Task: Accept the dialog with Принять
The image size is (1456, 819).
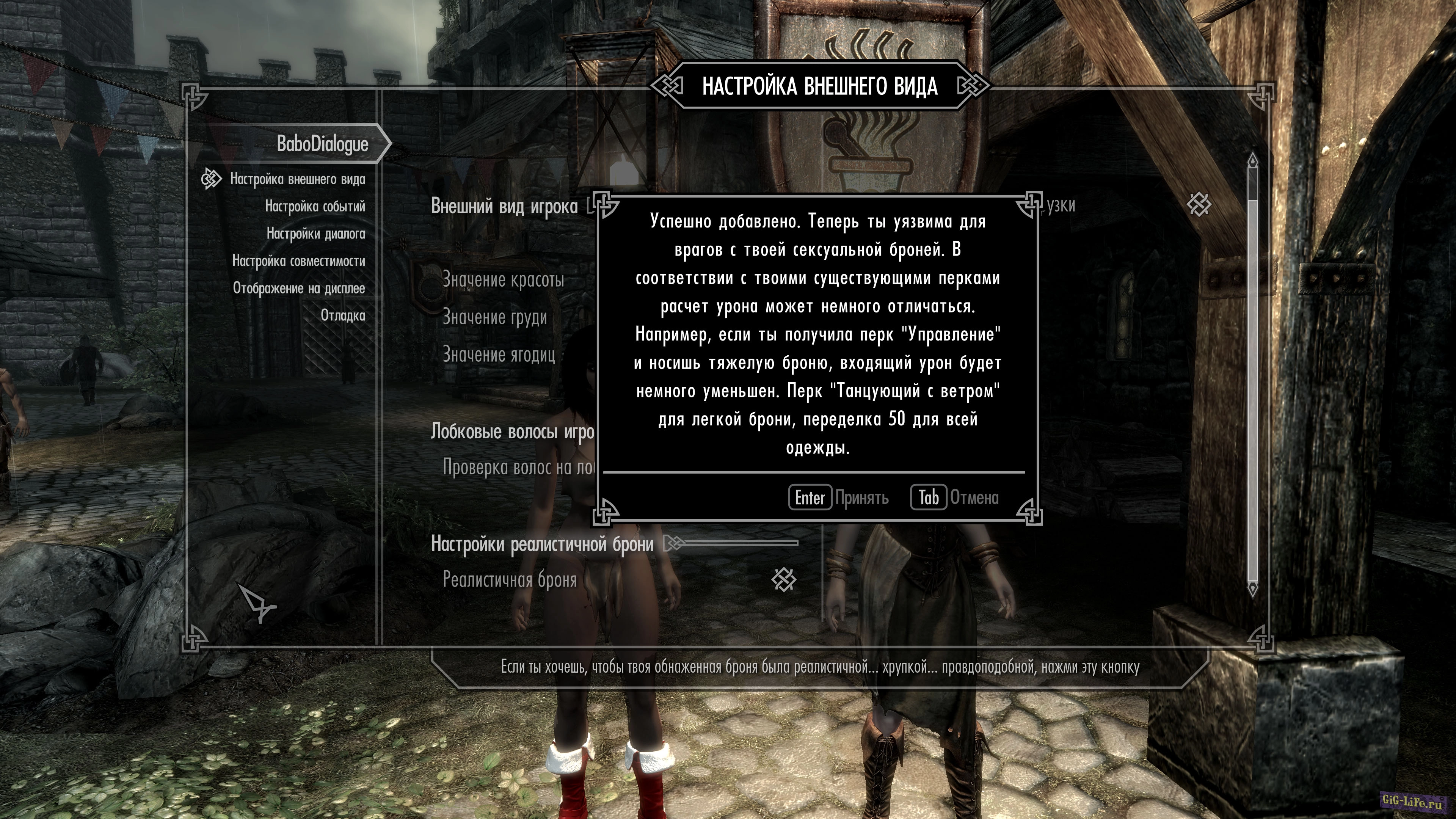Action: pos(839,497)
